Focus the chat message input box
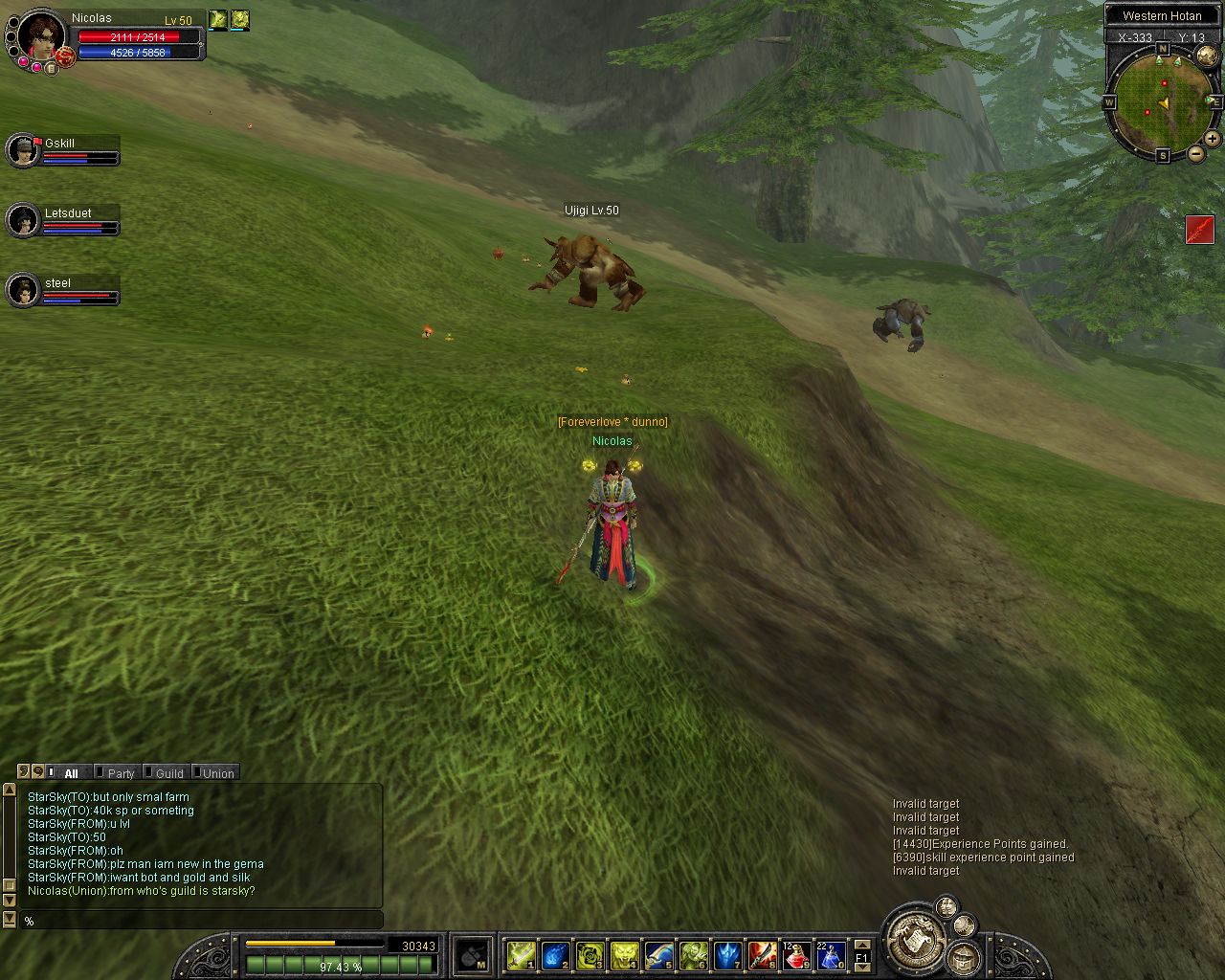This screenshot has height=980, width=1225. pos(201,921)
